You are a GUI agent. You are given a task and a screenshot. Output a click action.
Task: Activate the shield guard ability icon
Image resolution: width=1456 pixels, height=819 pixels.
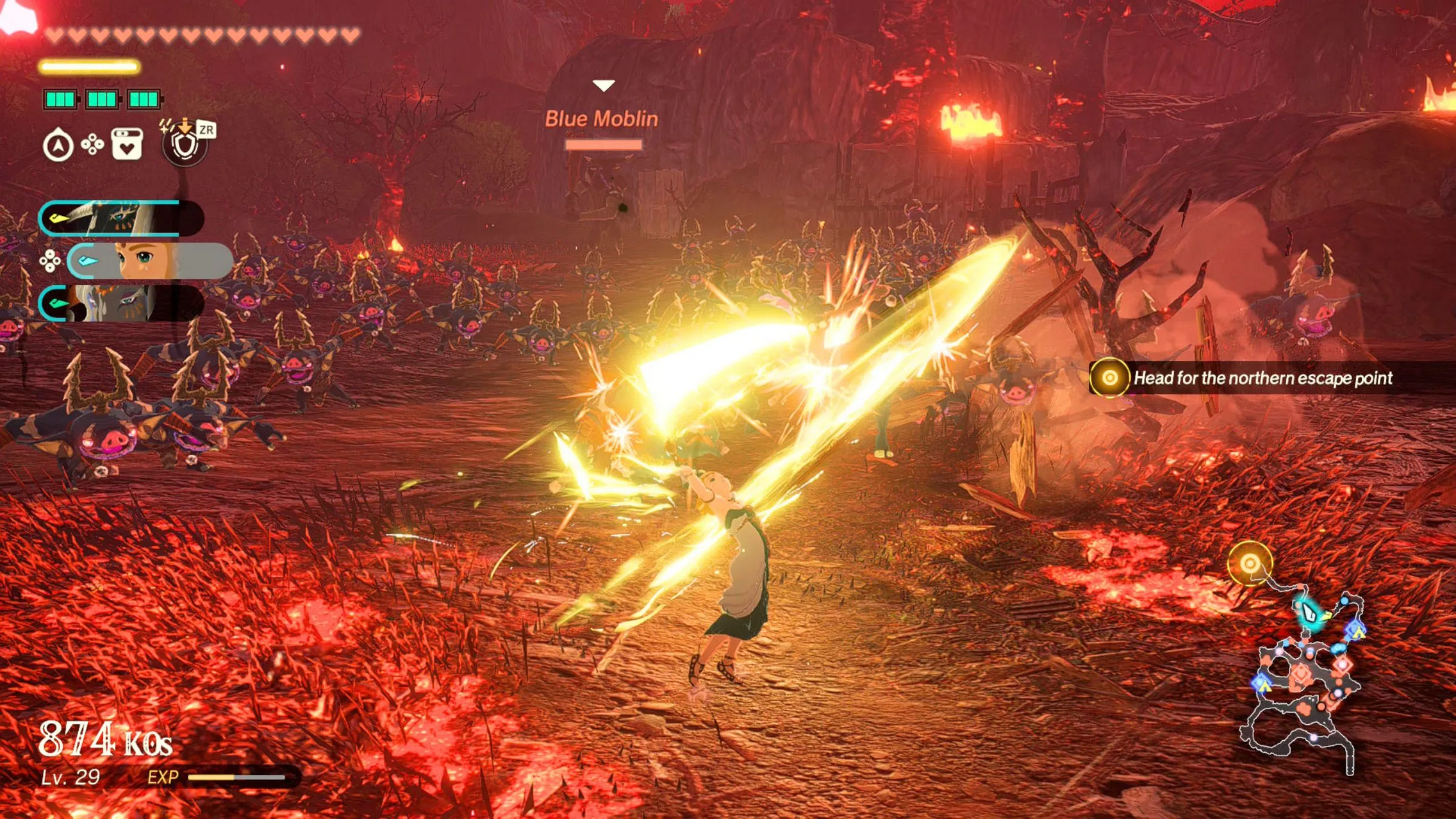click(x=185, y=145)
